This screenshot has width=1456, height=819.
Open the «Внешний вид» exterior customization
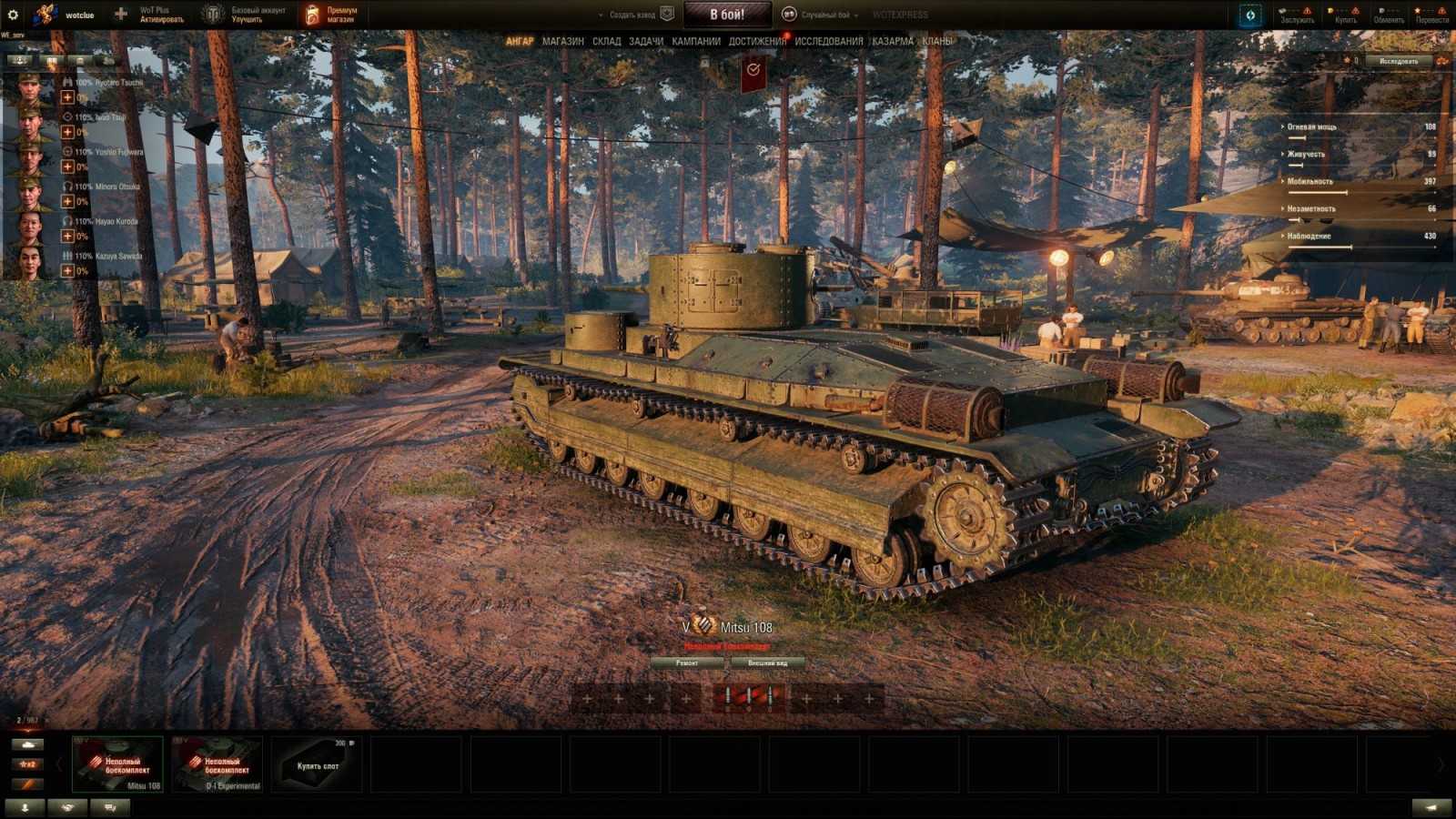[x=767, y=663]
